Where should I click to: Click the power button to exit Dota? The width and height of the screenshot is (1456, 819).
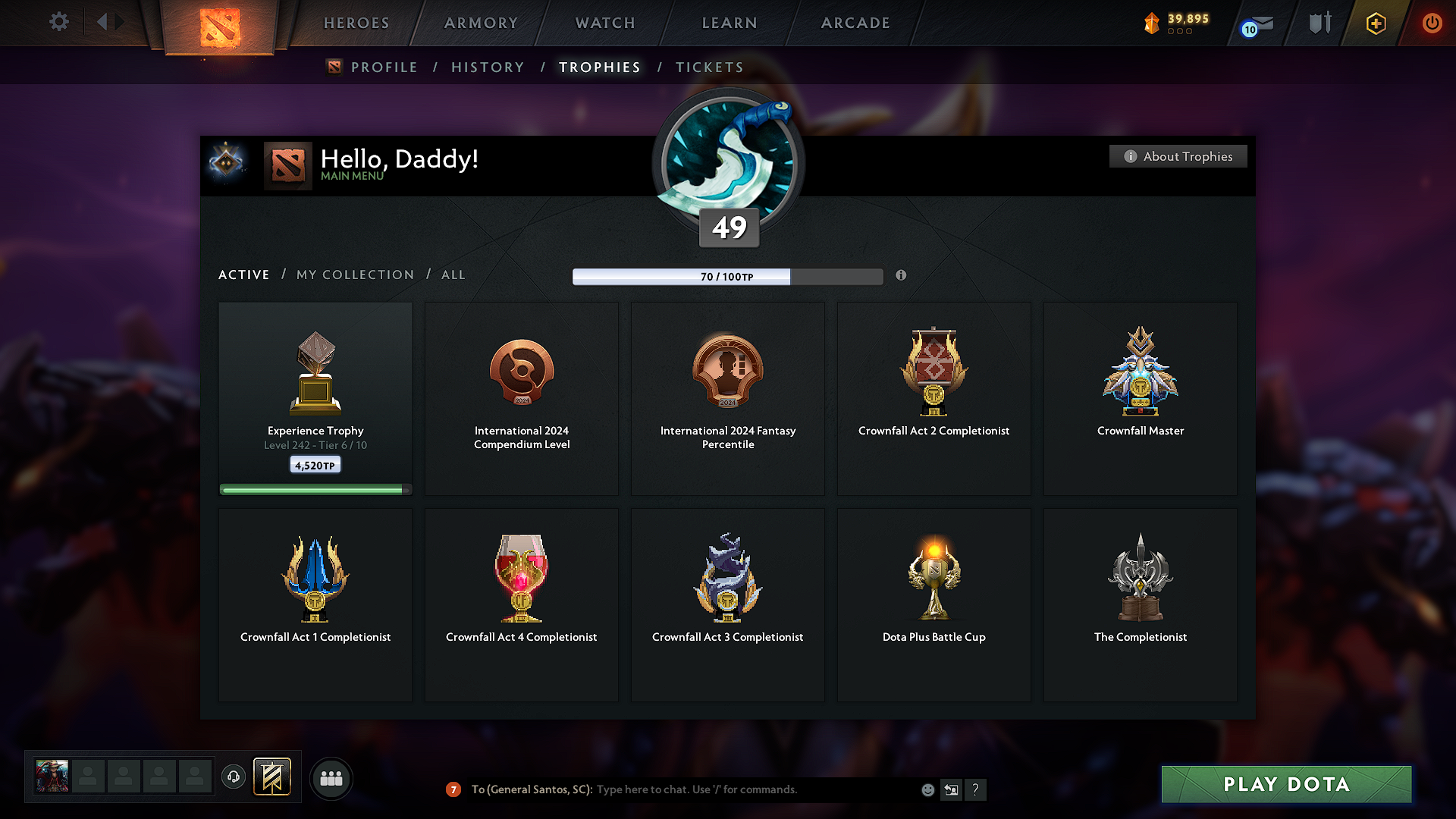pos(1432,24)
